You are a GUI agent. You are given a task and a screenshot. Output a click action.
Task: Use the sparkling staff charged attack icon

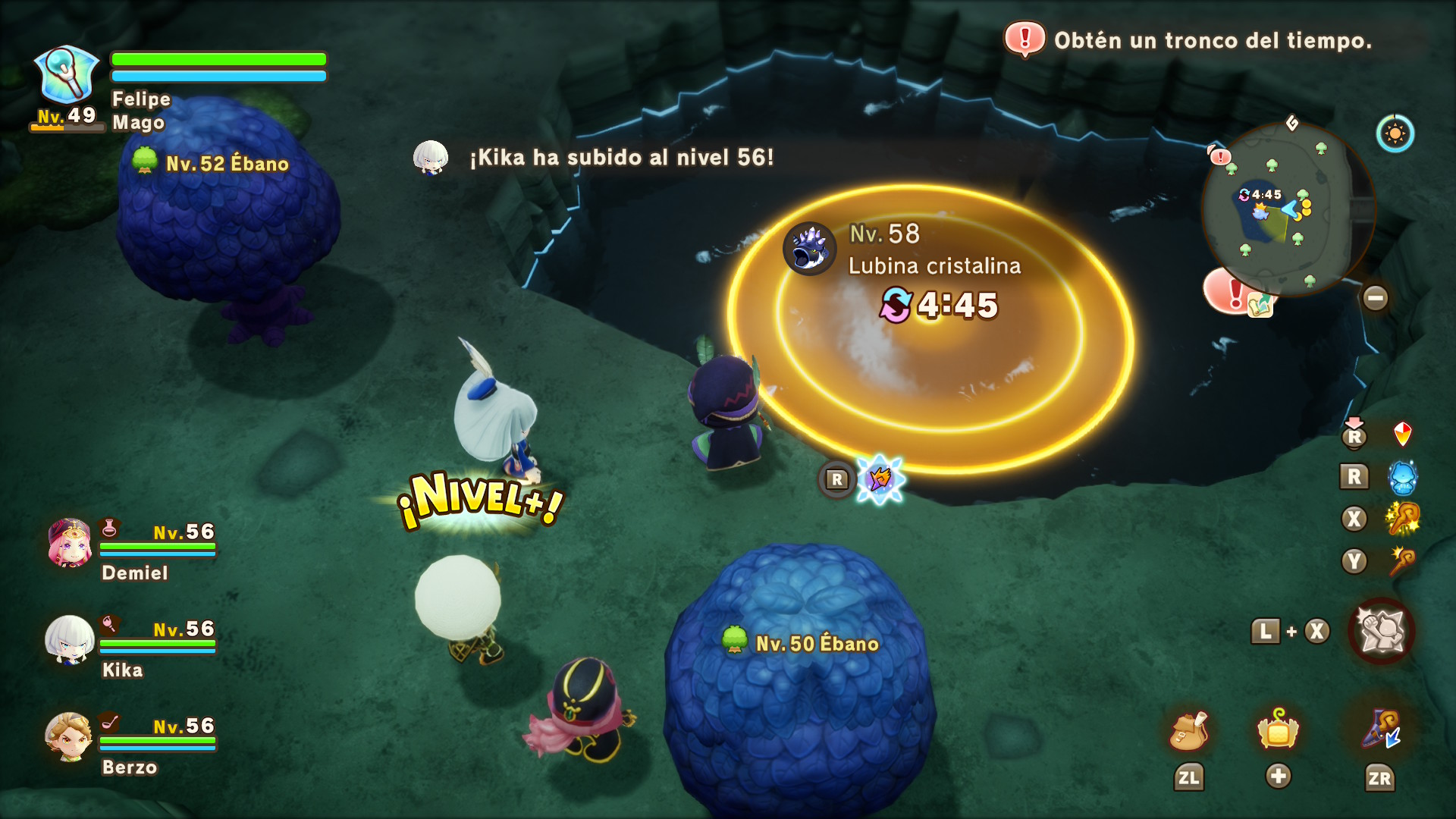(1402, 519)
